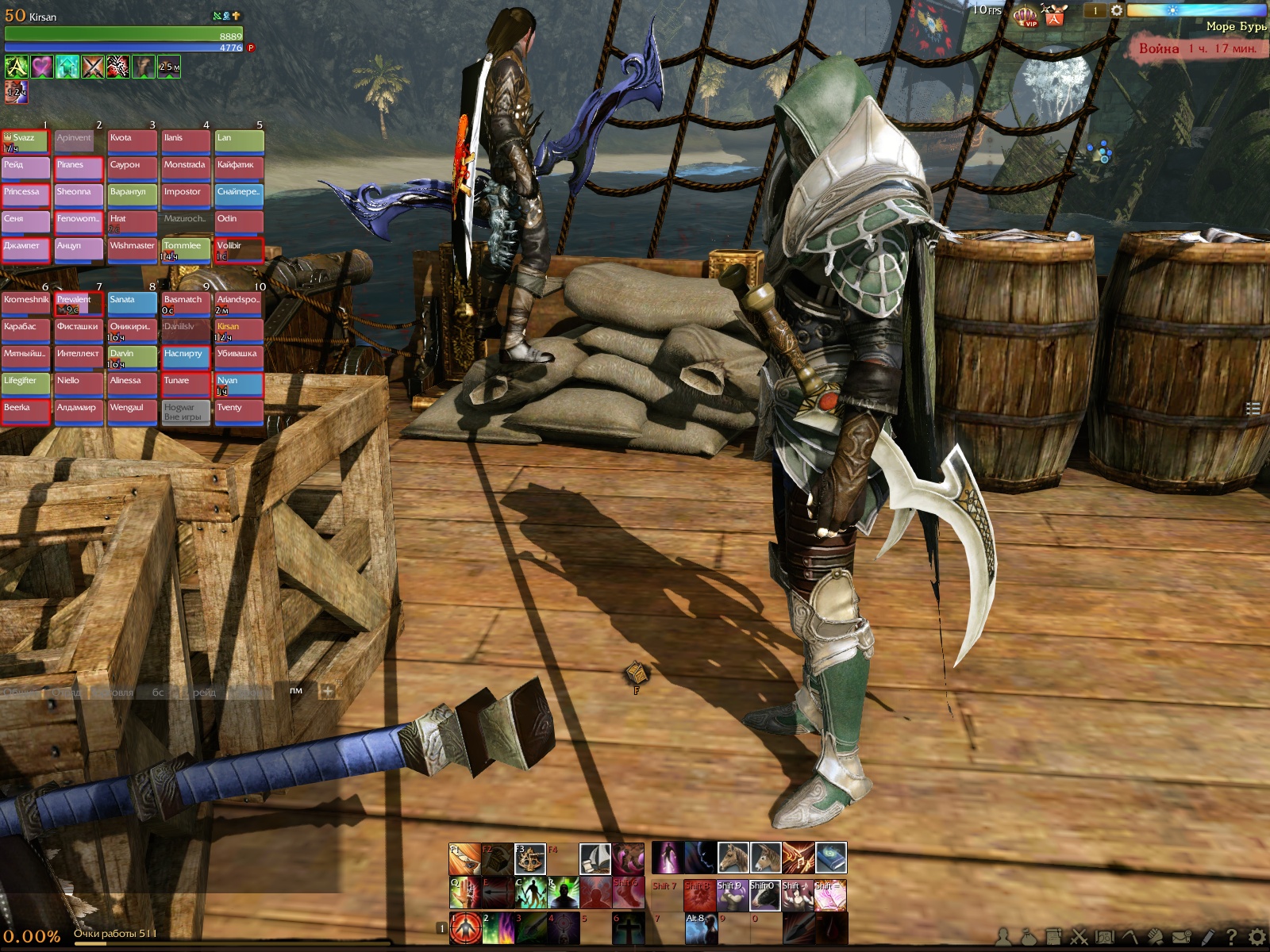Select raid member Svazz
The width and height of the screenshot is (1270, 952).
(x=25, y=142)
